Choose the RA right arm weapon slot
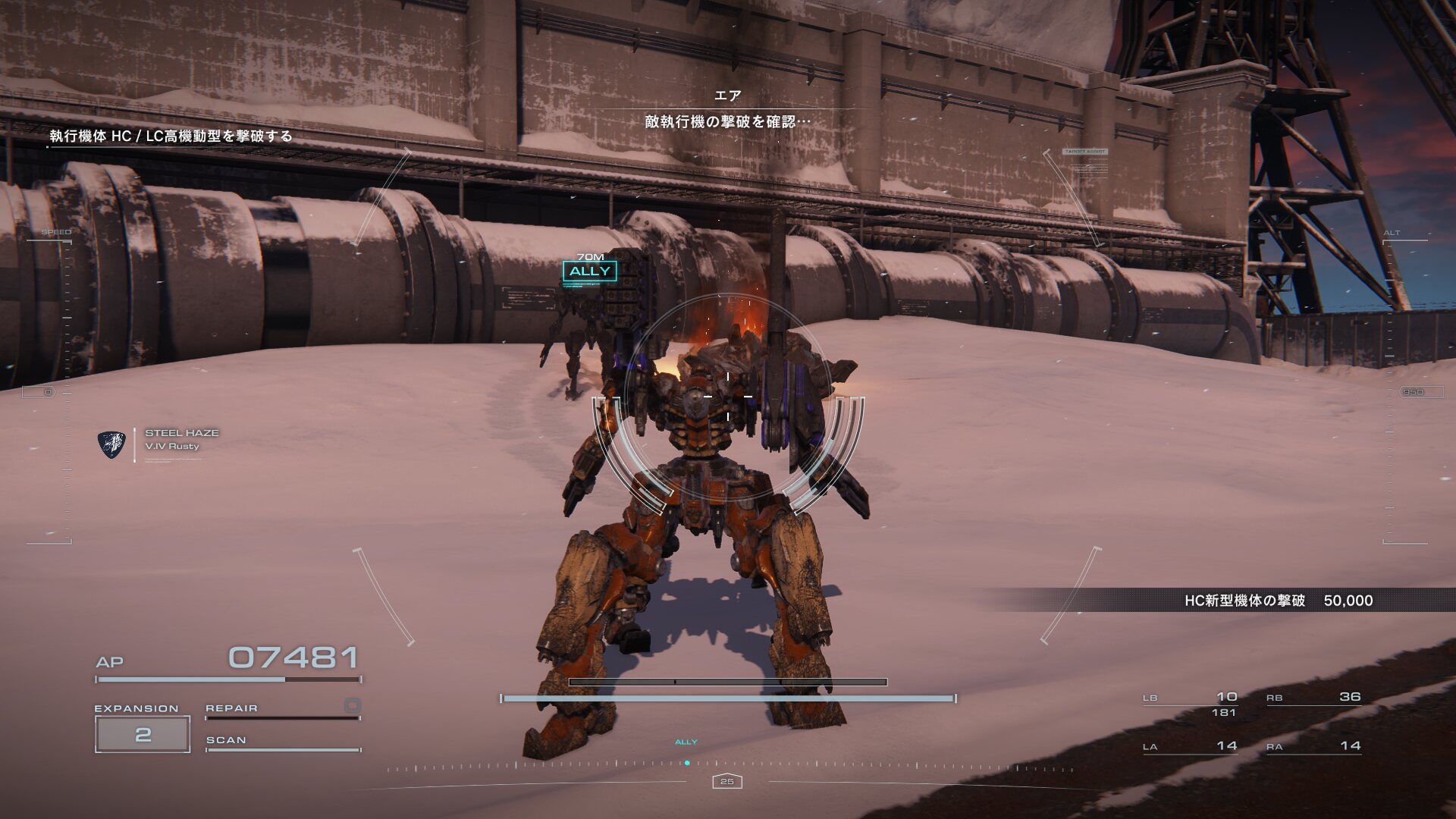1456x819 pixels. coord(1313,747)
